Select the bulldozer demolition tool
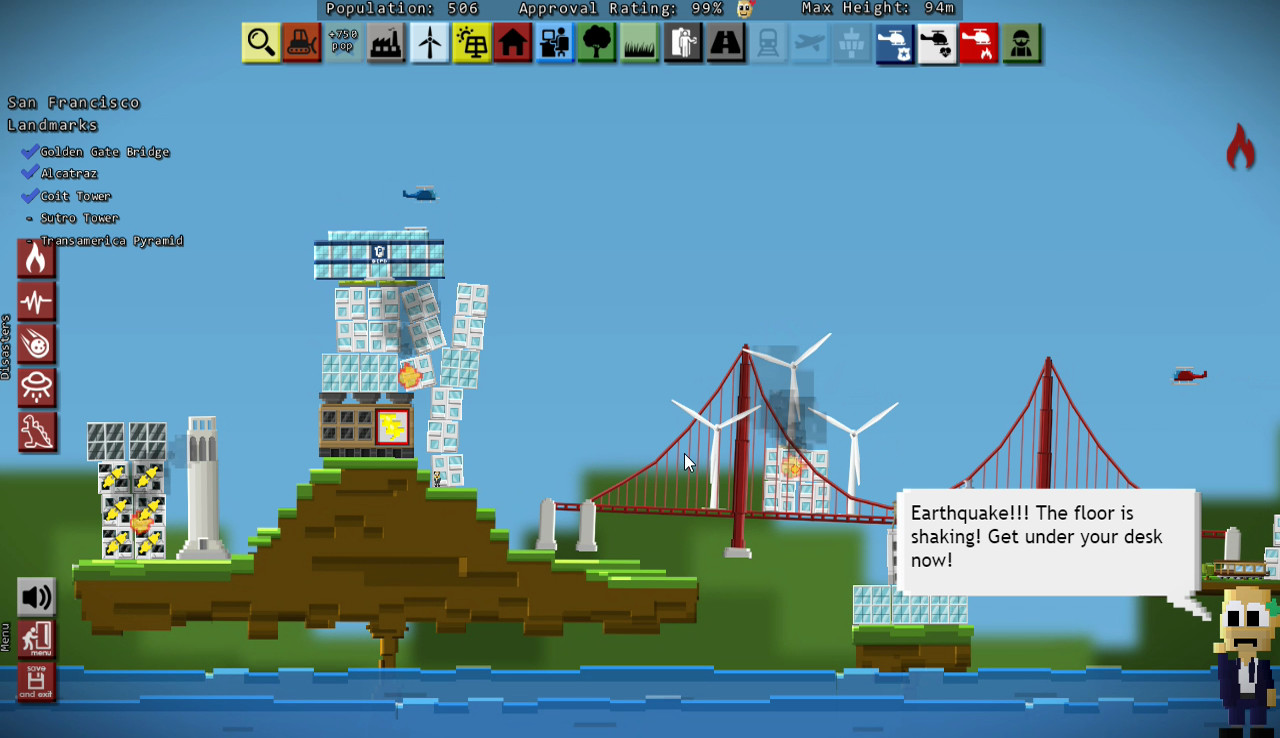Image resolution: width=1280 pixels, height=738 pixels. click(303, 43)
